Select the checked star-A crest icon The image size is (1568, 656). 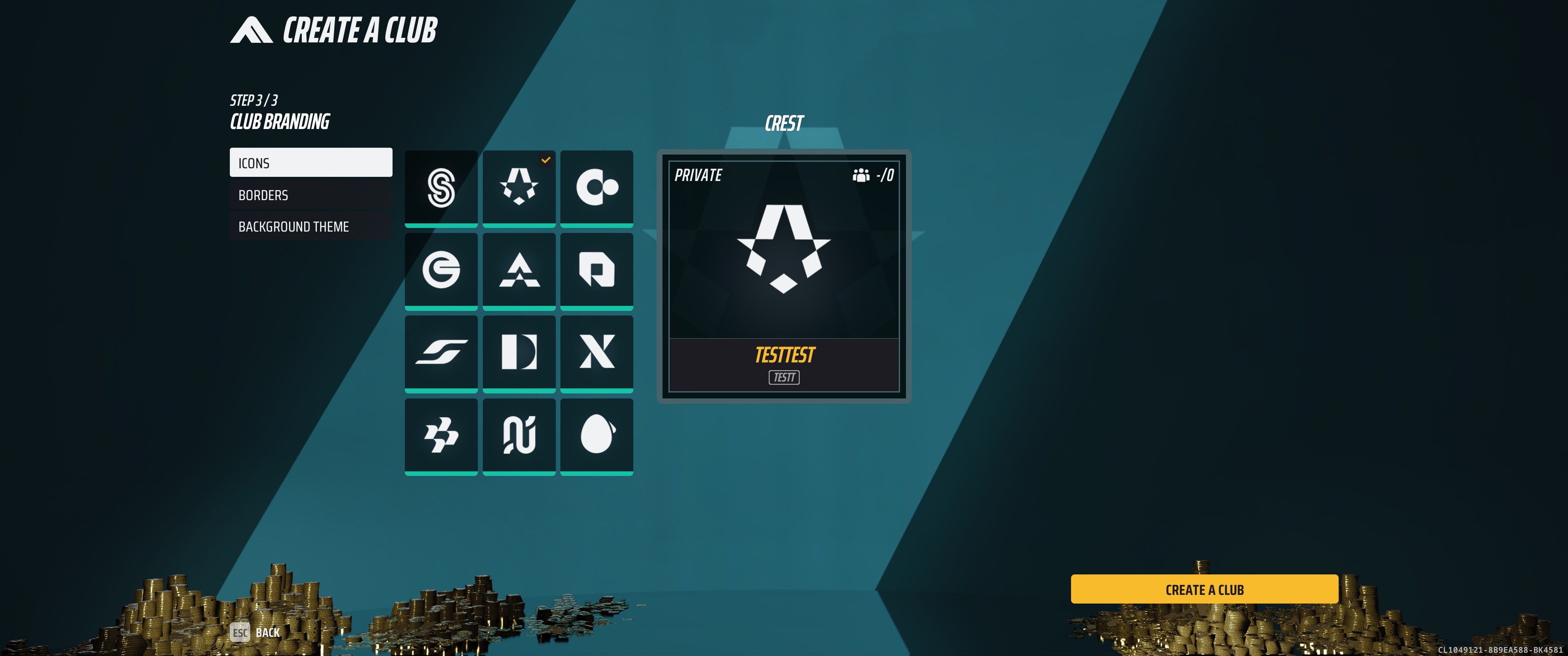pyautogui.click(x=518, y=187)
